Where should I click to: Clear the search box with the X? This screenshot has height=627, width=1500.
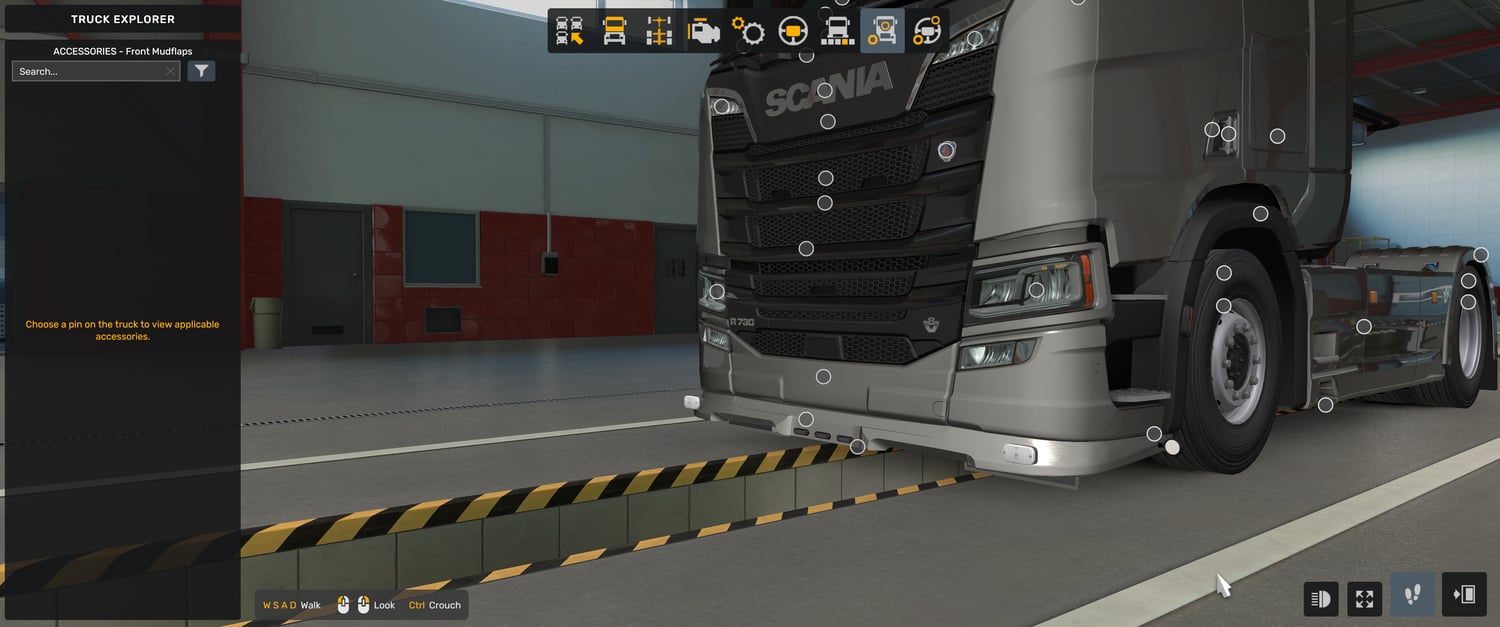(171, 71)
